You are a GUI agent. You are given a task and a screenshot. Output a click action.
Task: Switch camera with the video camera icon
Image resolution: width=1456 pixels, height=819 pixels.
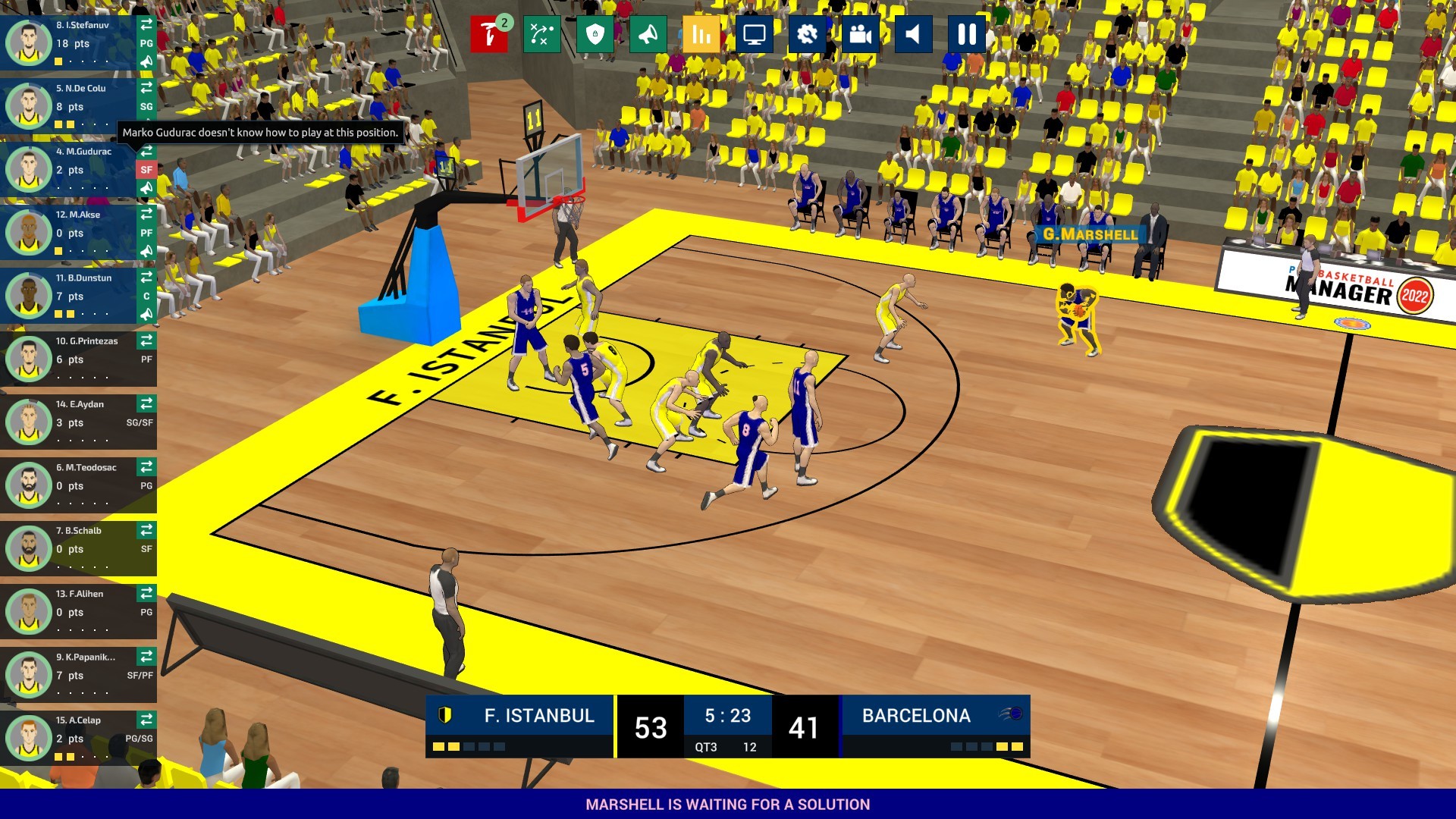pos(861,34)
